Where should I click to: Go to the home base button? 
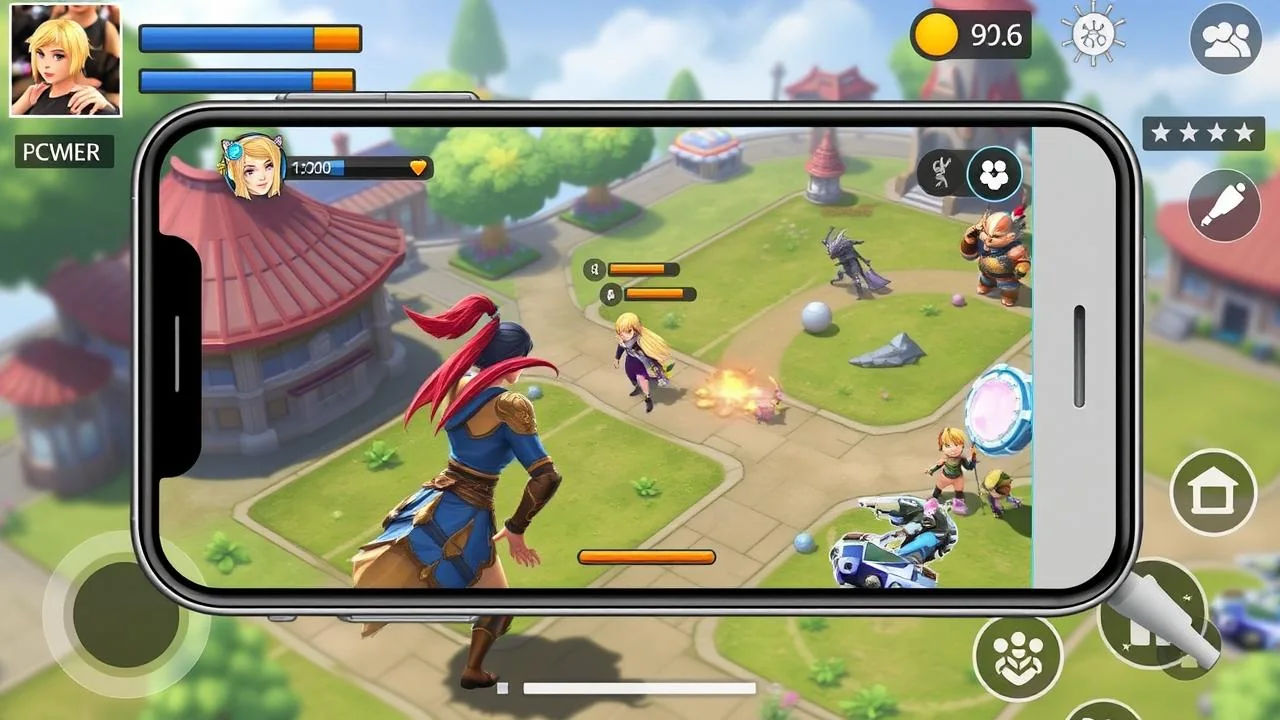[1213, 492]
